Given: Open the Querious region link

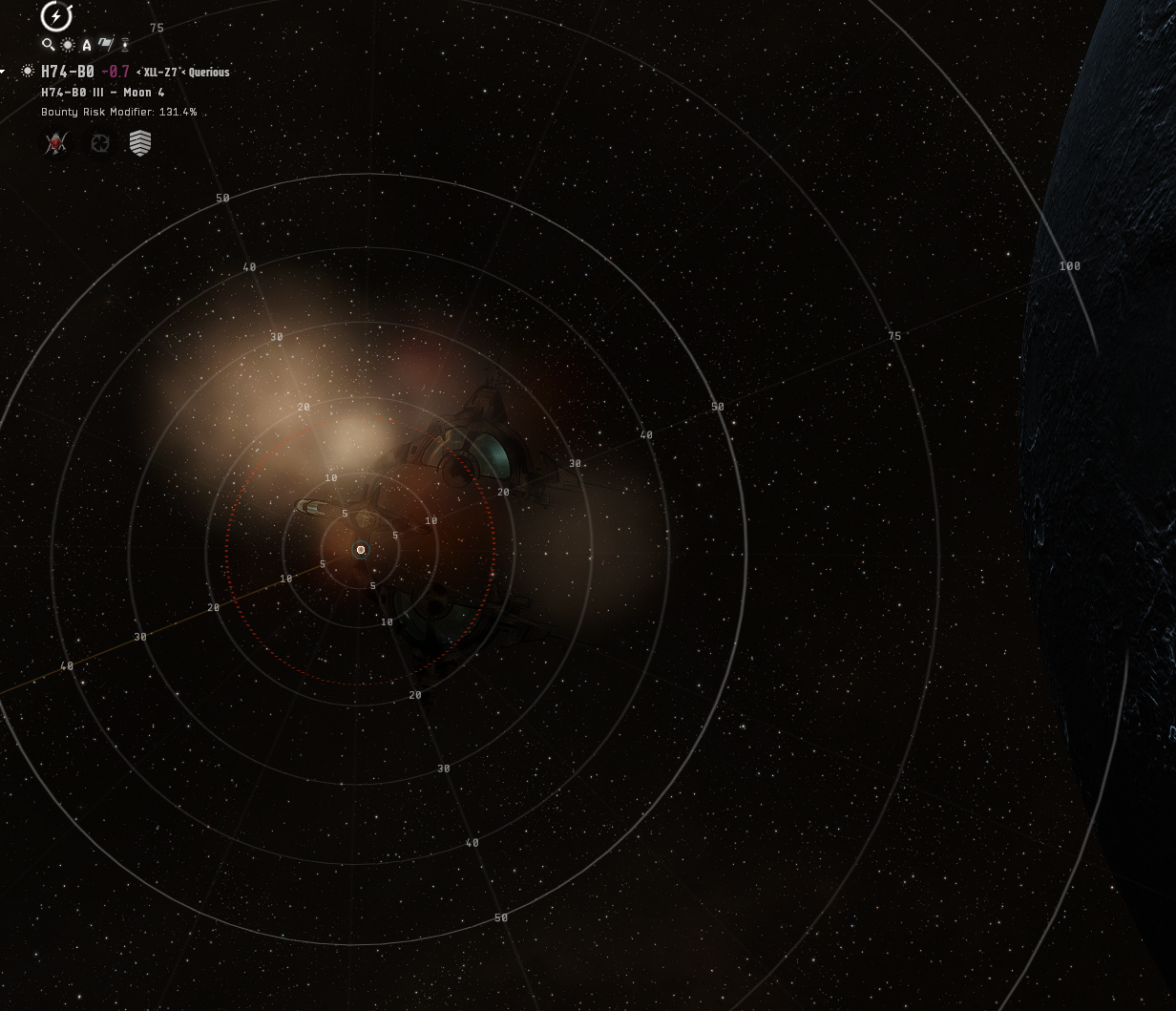Looking at the screenshot, I should 209,73.
